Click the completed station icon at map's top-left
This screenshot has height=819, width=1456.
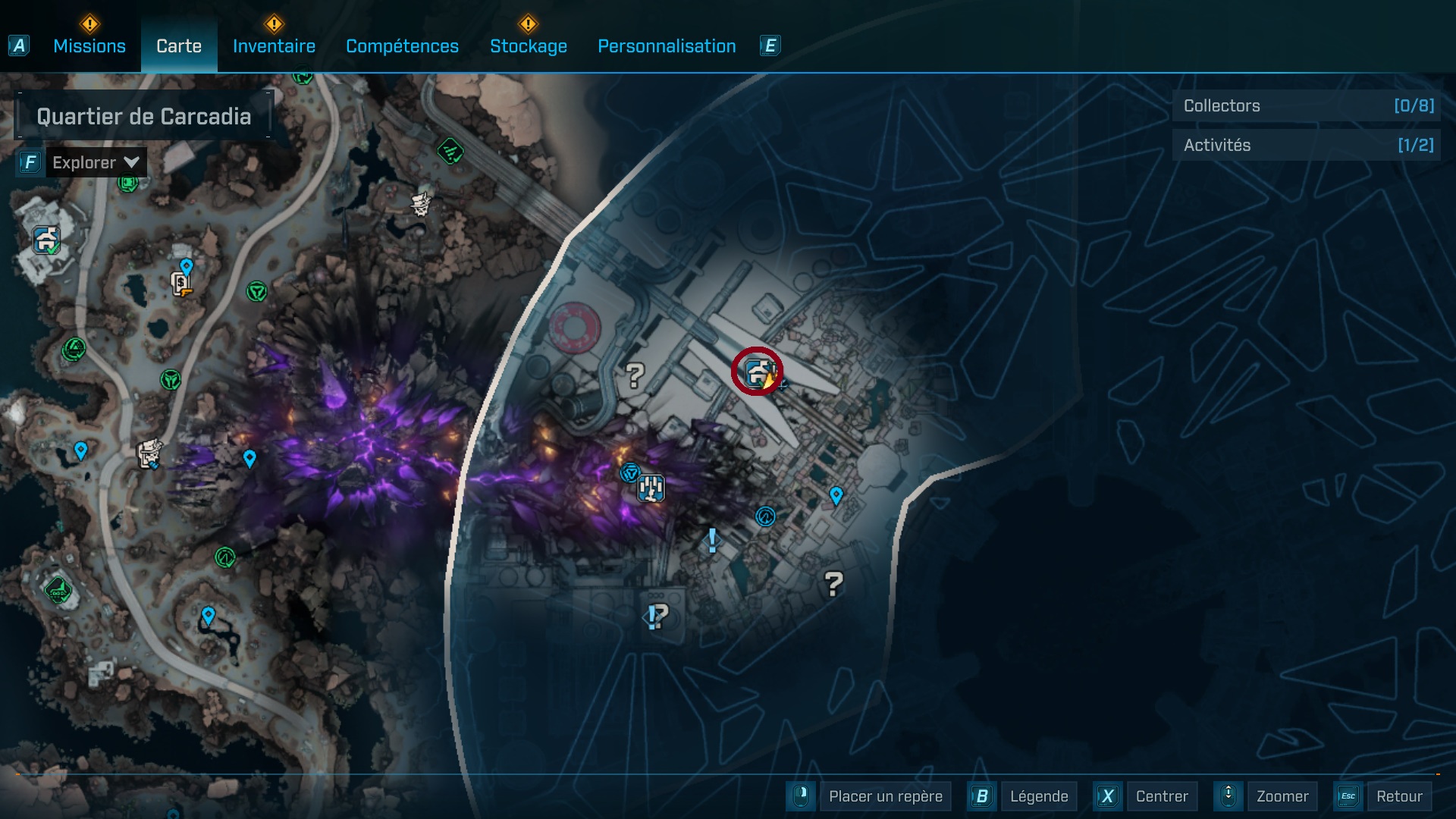tap(45, 240)
